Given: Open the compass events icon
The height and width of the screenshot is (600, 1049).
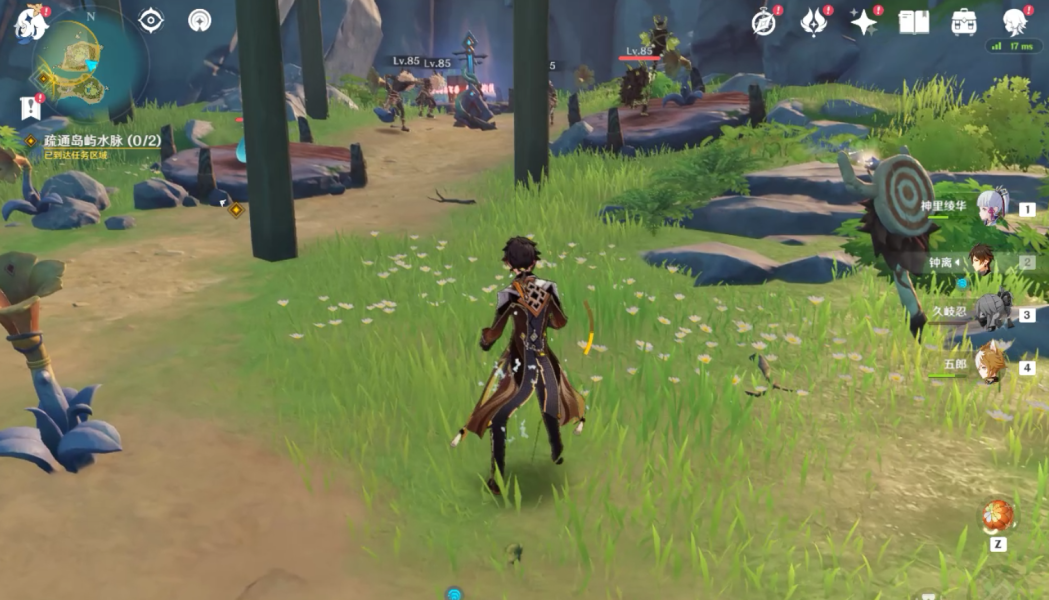Looking at the screenshot, I should pos(765,22).
